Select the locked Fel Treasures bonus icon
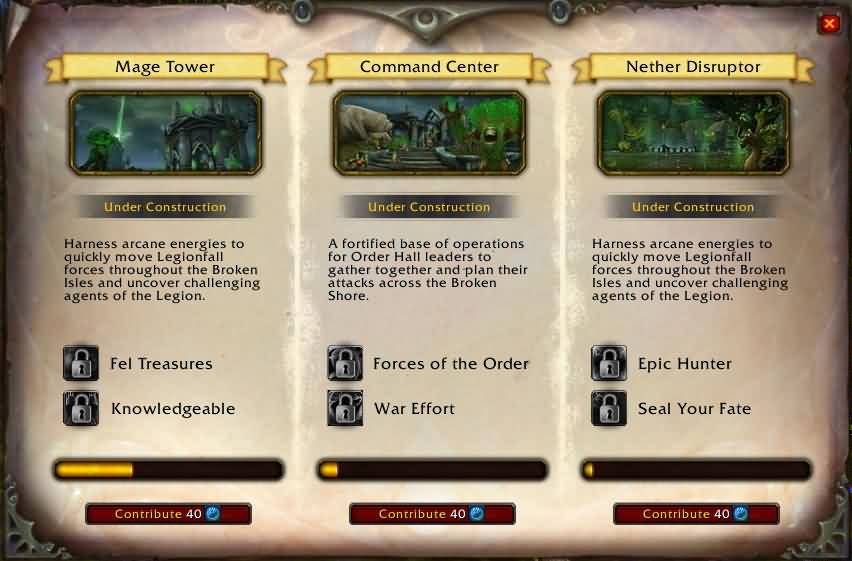Viewport: 852px width, 561px height. (81, 364)
